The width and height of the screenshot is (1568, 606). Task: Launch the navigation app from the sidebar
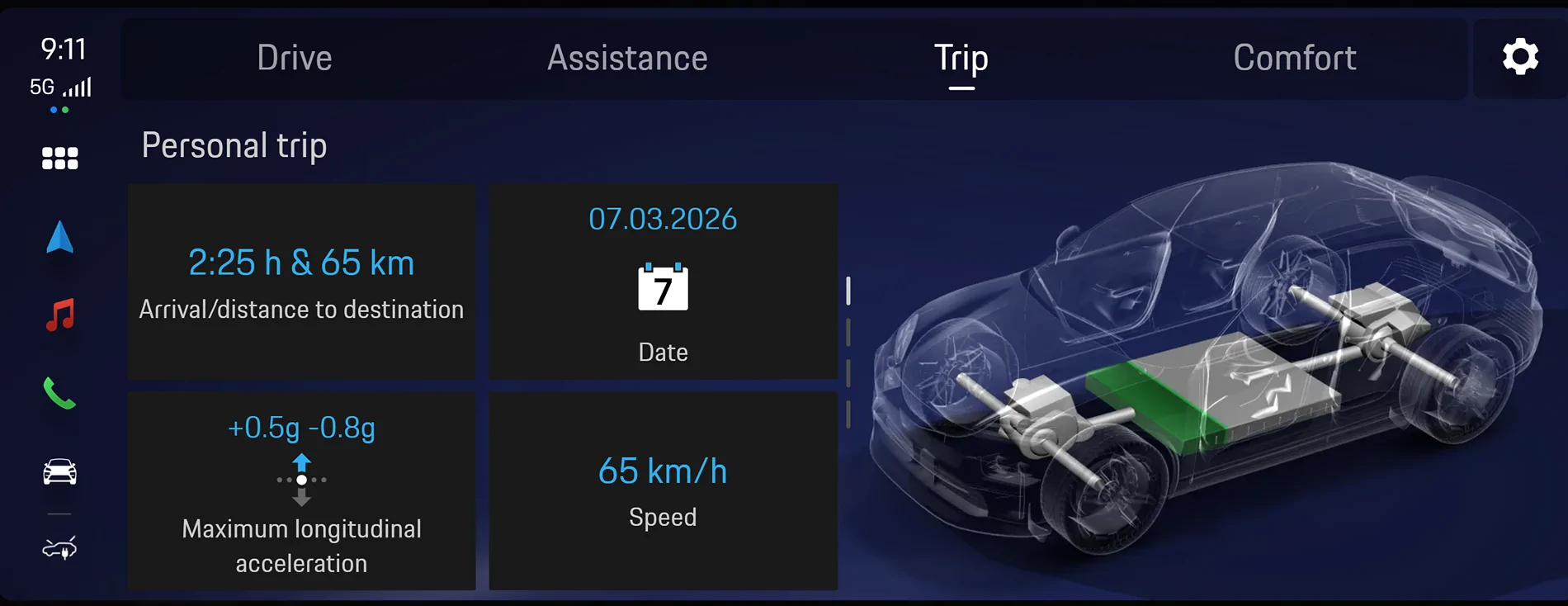59,238
